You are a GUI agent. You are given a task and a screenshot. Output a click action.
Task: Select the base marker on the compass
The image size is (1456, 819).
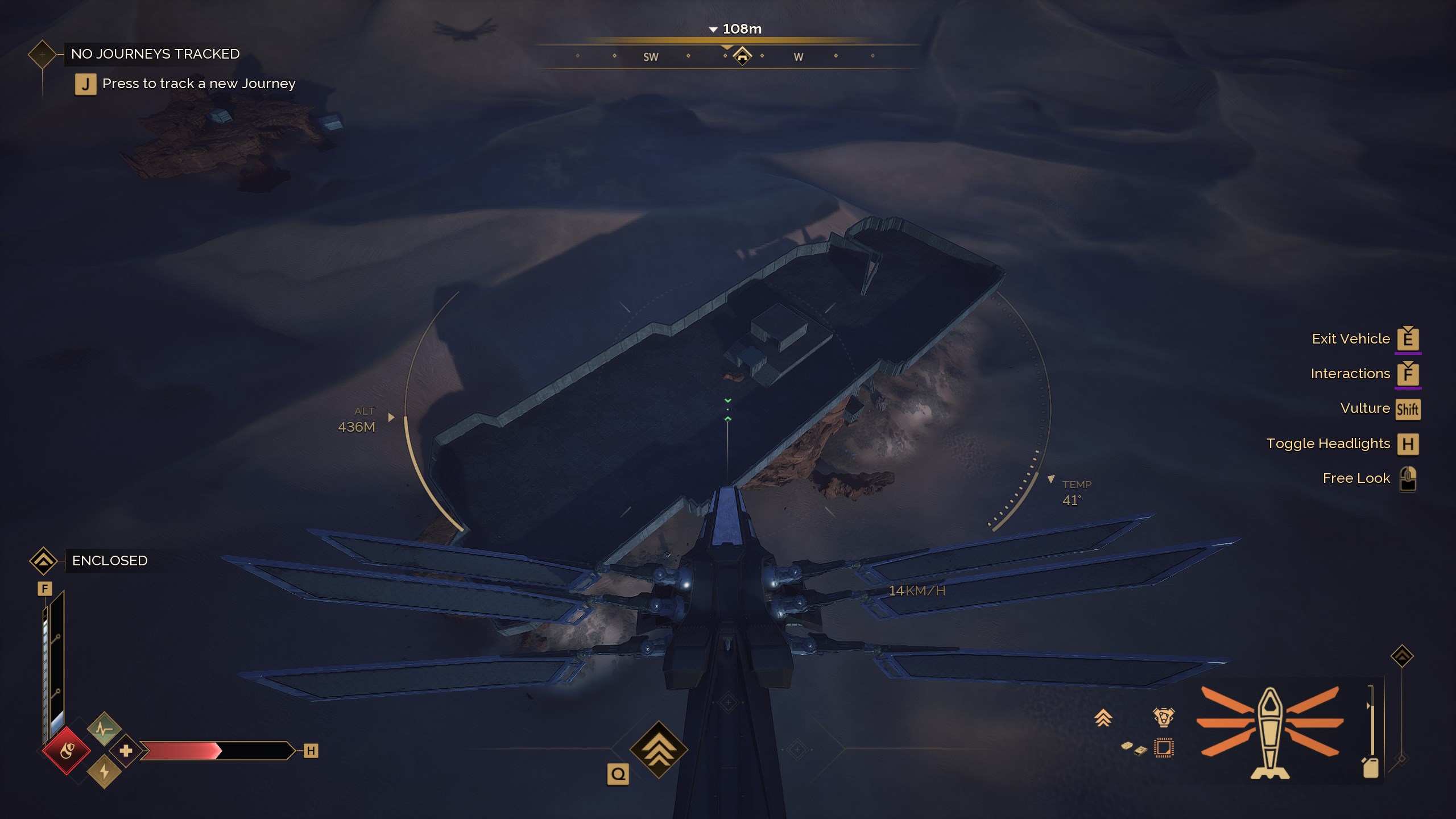(x=742, y=56)
